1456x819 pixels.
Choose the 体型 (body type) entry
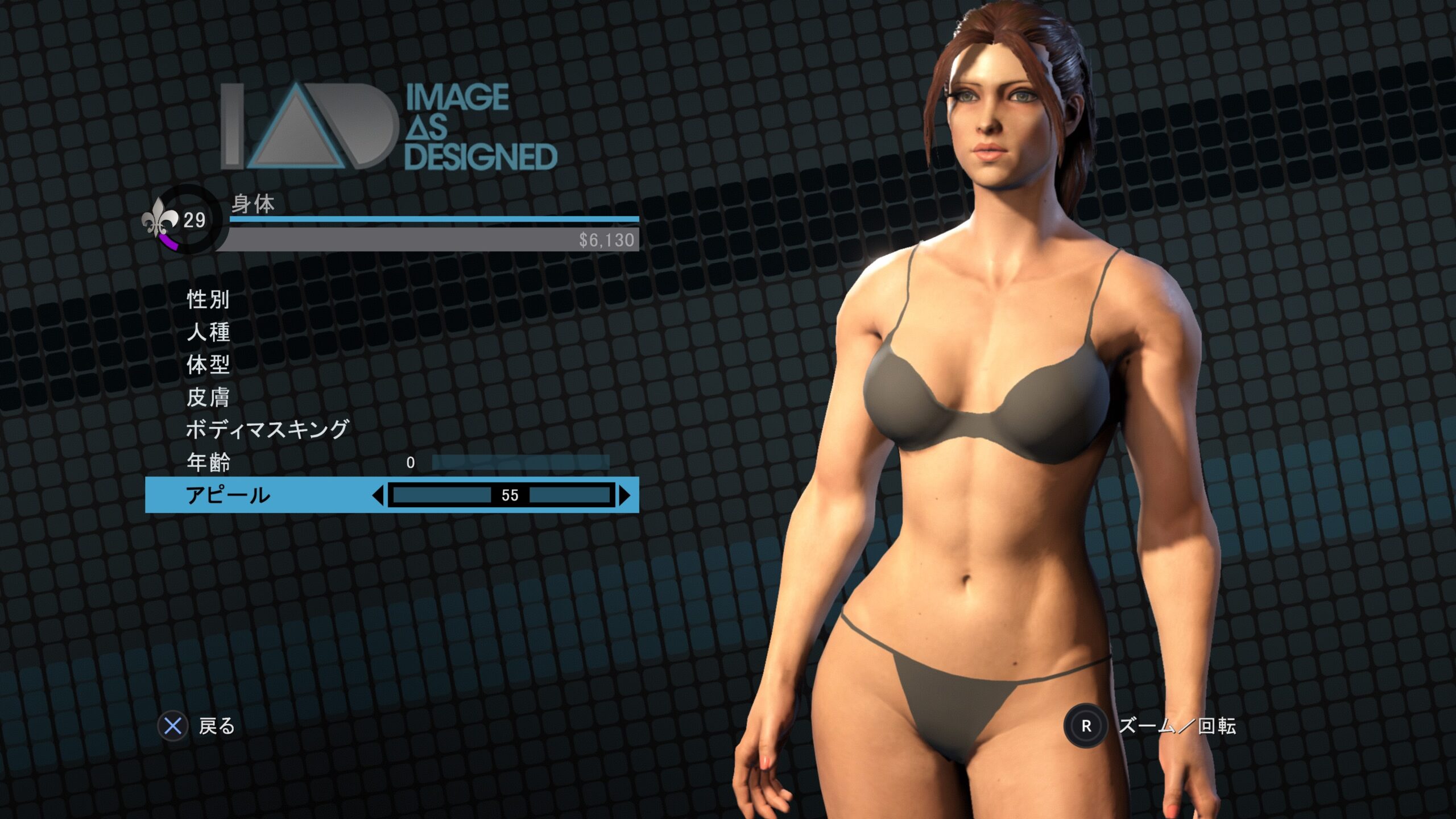[208, 365]
